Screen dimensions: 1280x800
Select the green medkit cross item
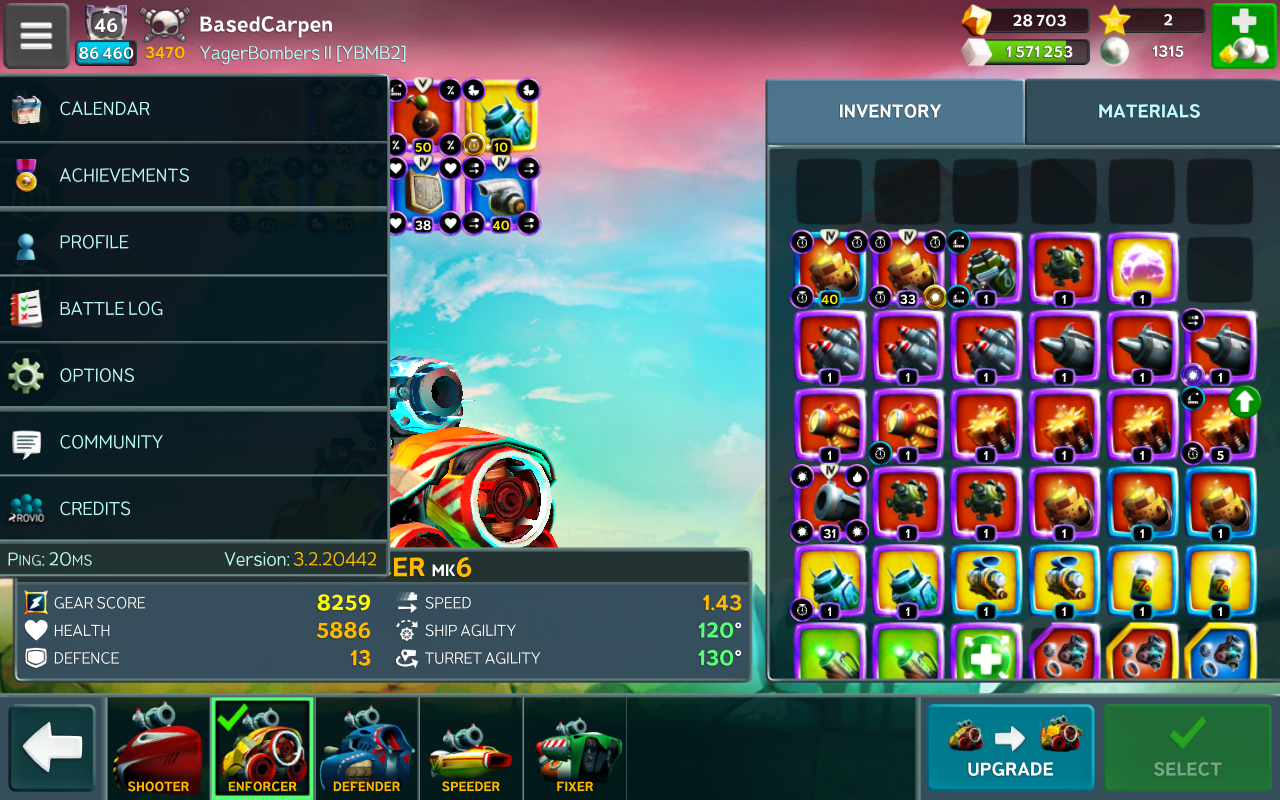point(985,655)
